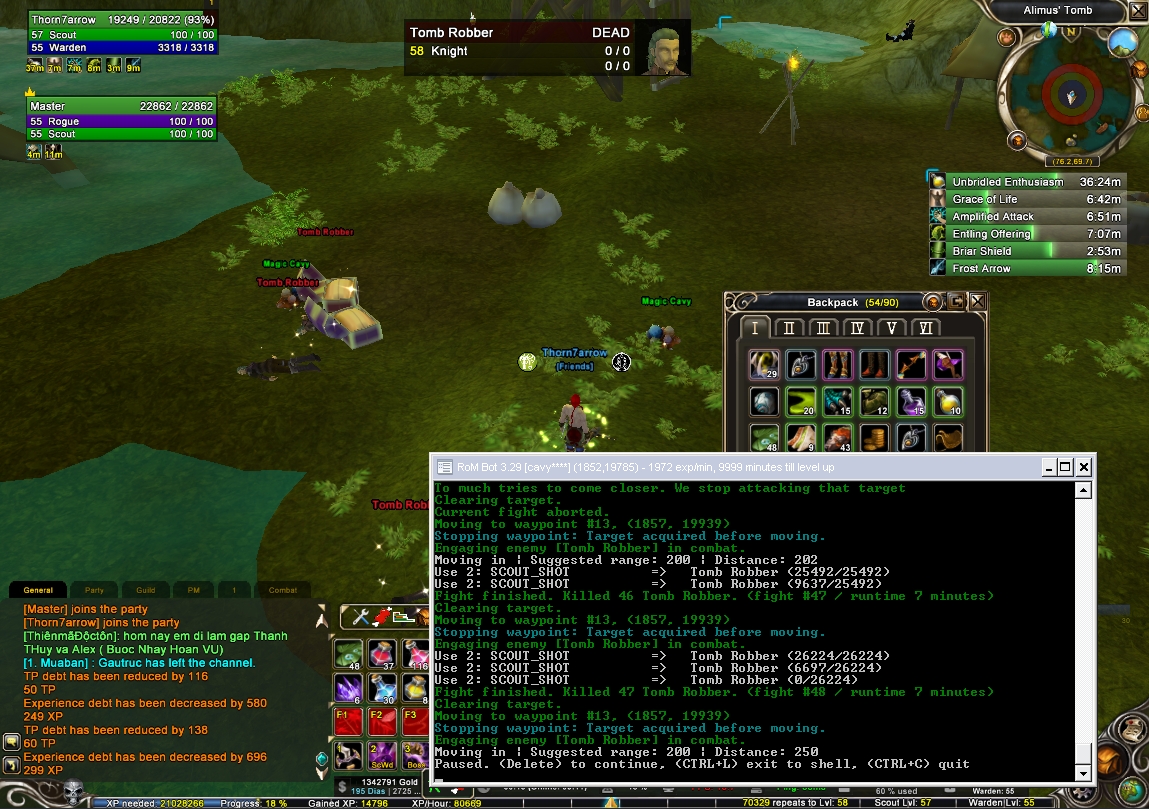Pick the purple potion stack of 15
This screenshot has height=809, width=1149.
click(x=911, y=402)
